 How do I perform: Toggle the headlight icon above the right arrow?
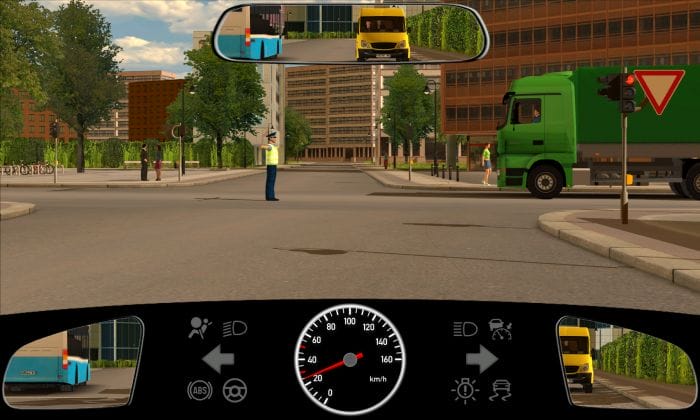tap(465, 327)
